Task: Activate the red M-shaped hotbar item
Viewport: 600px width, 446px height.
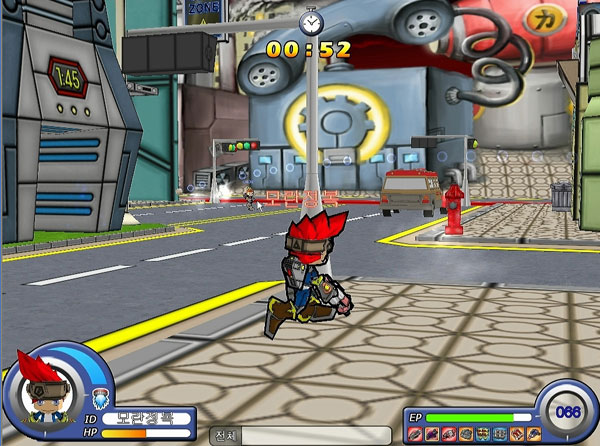Action: tap(516, 433)
